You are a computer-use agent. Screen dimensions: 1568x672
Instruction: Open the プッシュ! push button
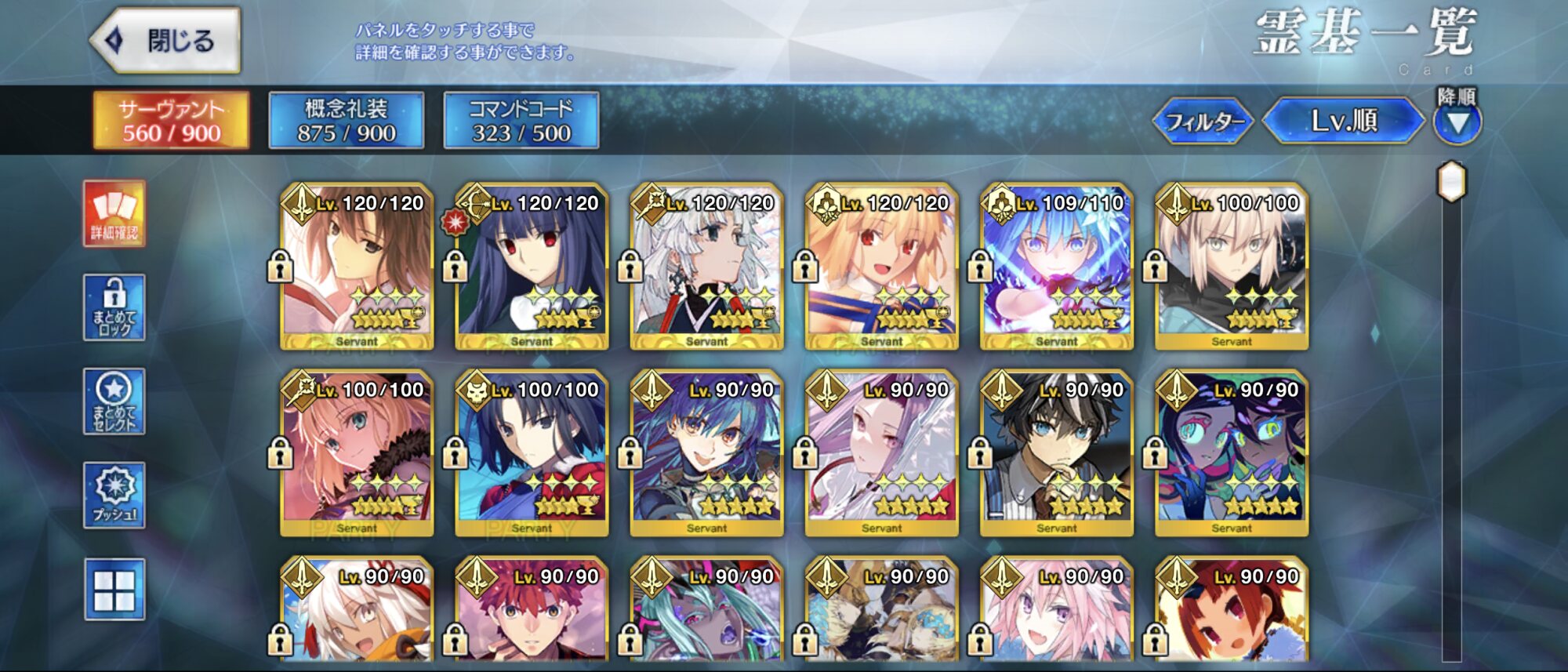pyautogui.click(x=114, y=495)
